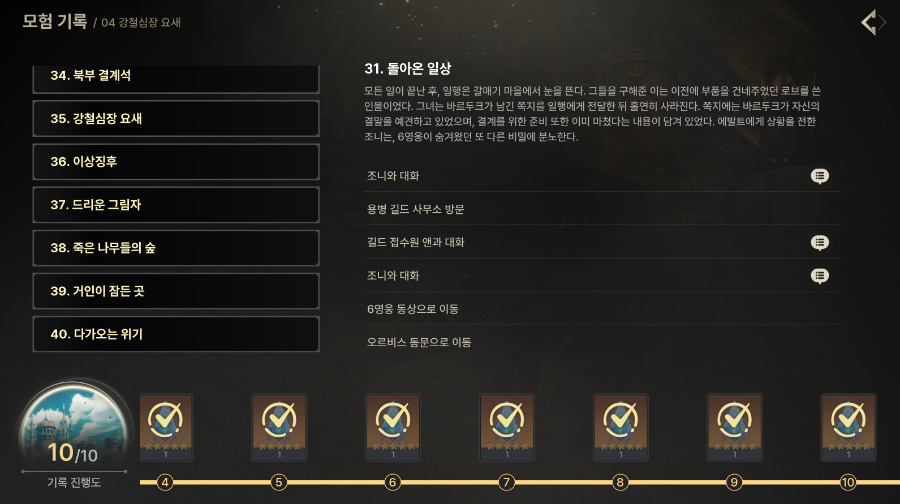Select the 오르비스 동문으로 이동 entry
Viewport: 900px width, 504px height.
pos(419,342)
